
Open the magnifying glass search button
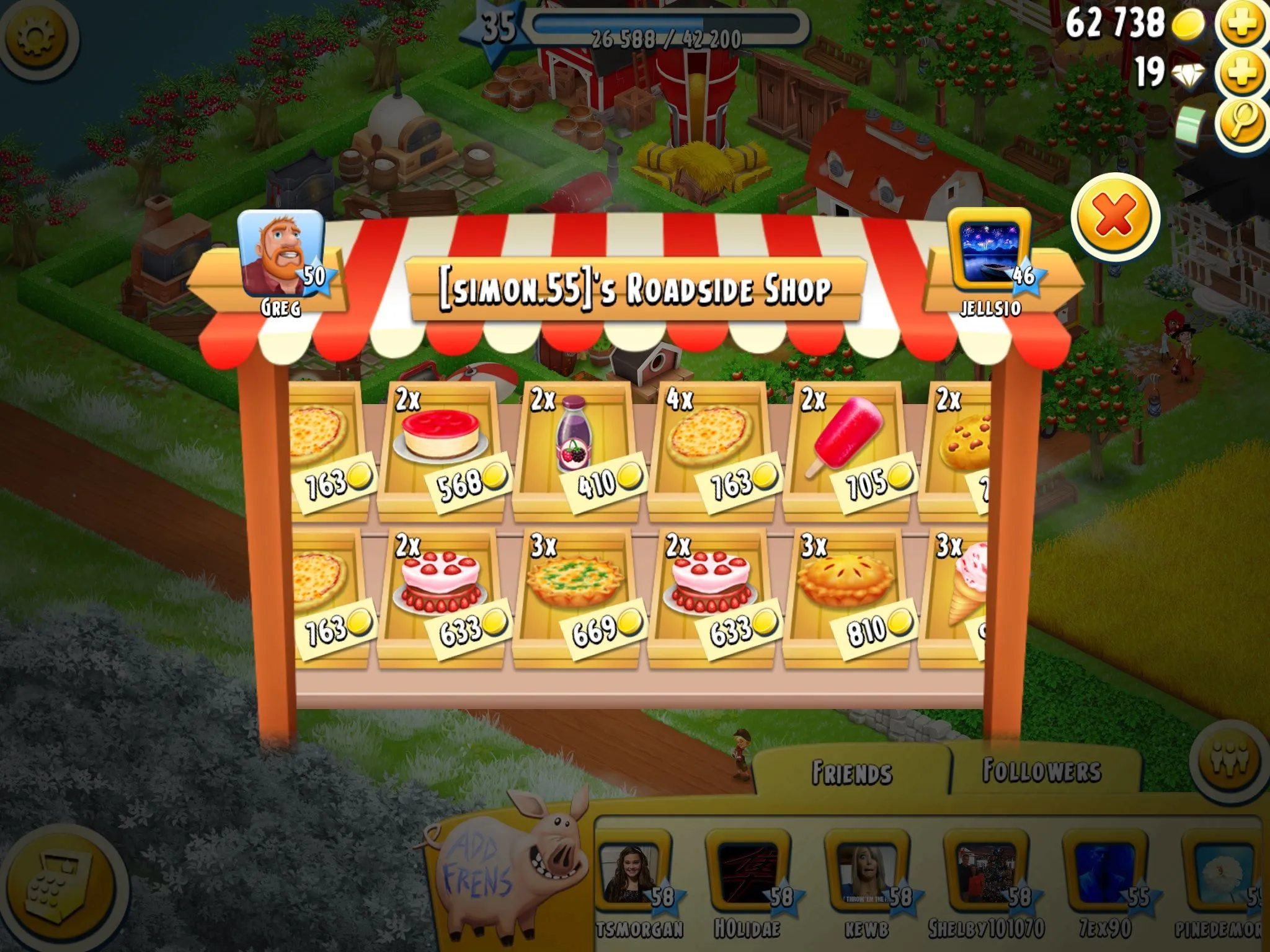pos(1240,121)
